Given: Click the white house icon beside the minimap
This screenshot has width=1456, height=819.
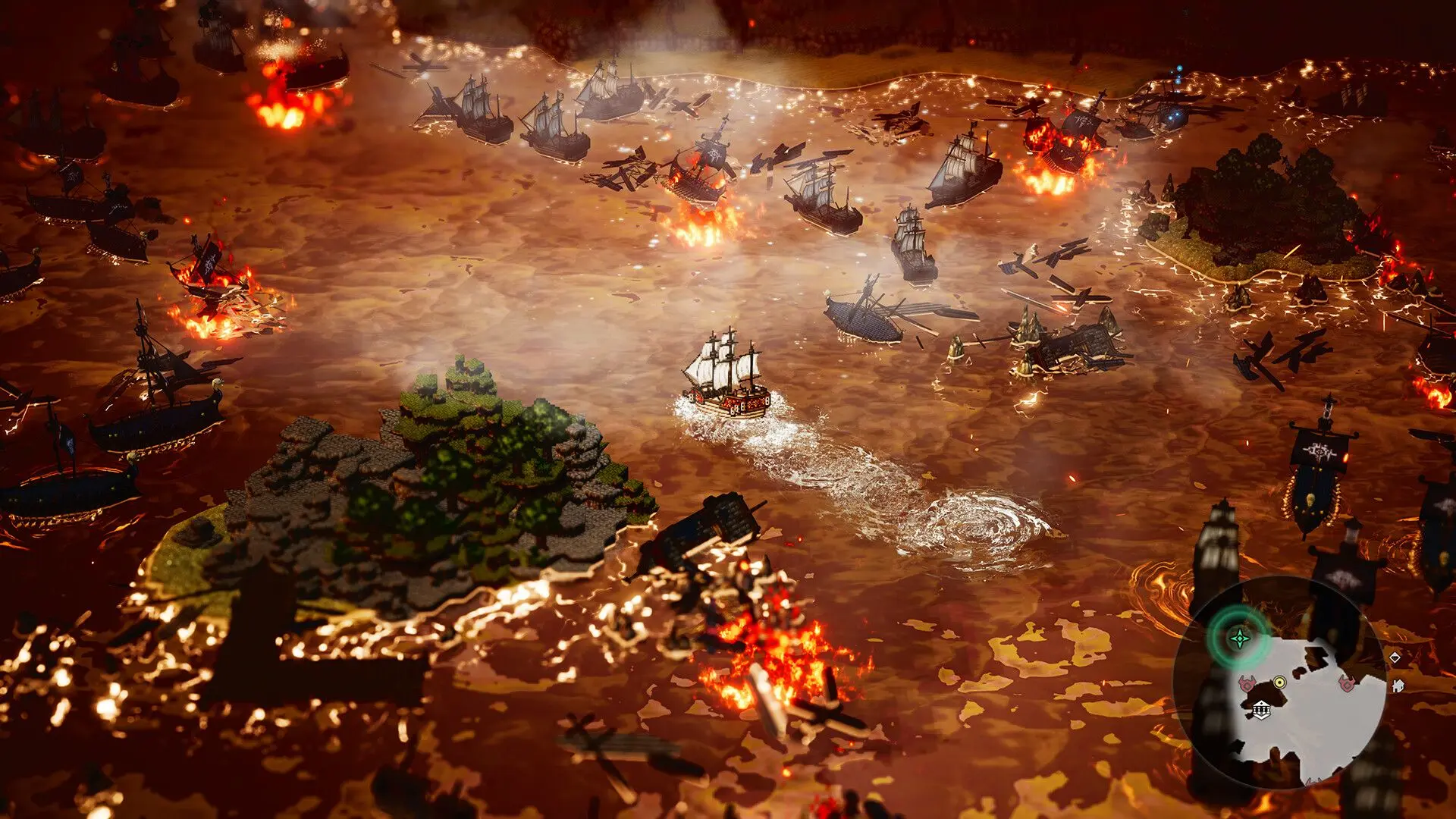Looking at the screenshot, I should click(1398, 685).
